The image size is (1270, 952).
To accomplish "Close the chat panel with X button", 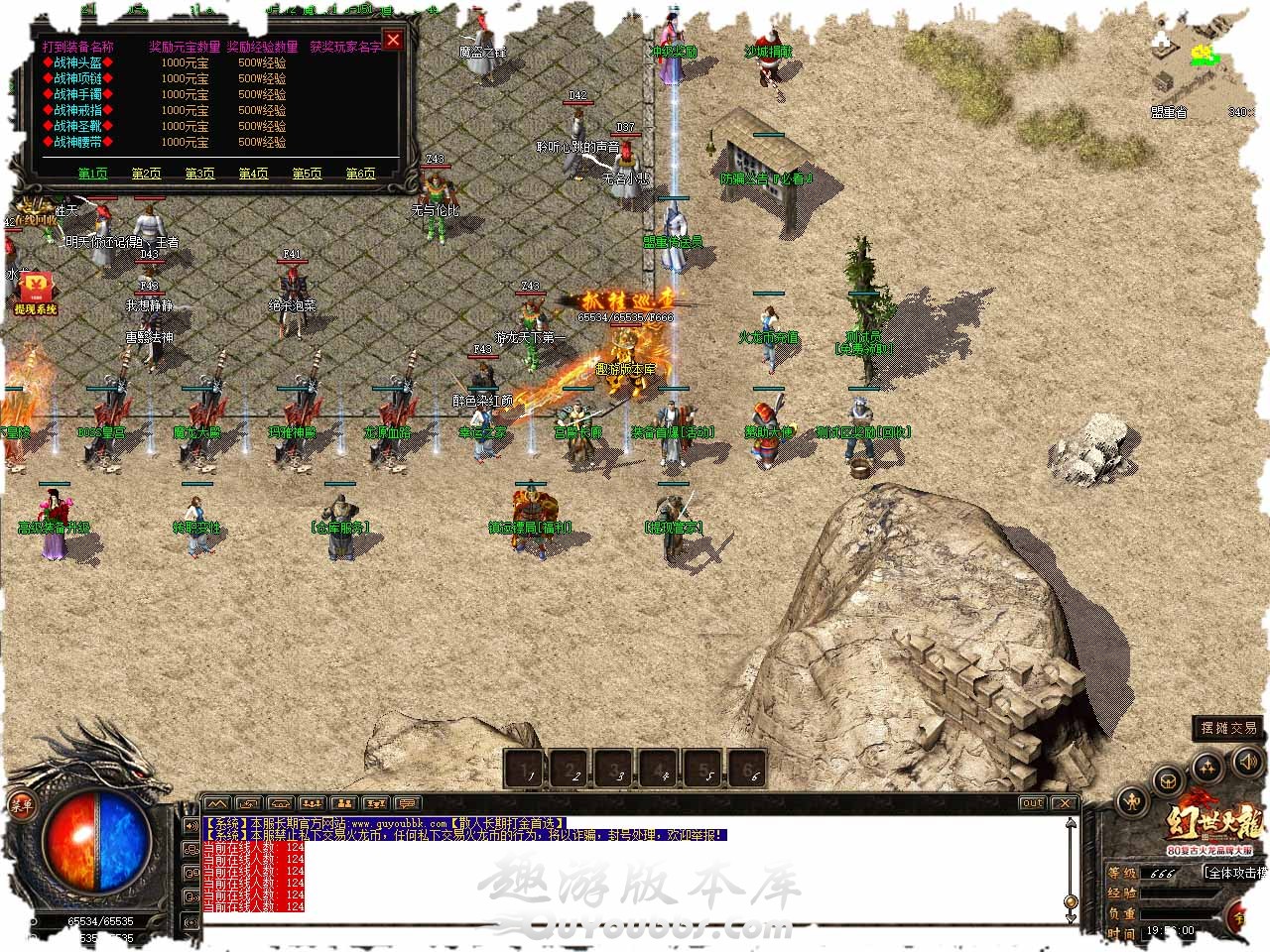I will (1064, 803).
